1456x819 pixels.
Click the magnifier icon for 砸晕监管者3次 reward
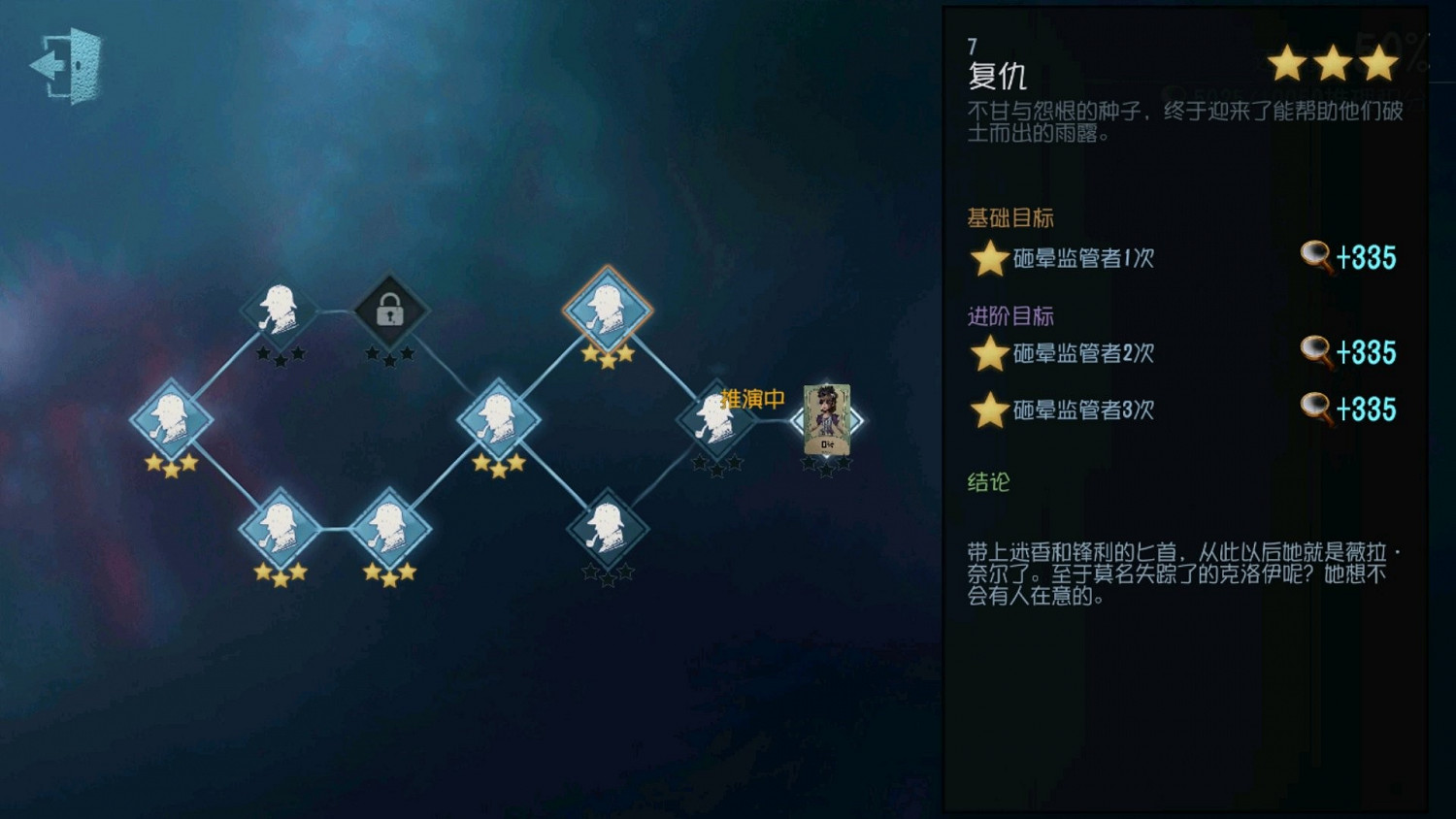pos(1316,409)
